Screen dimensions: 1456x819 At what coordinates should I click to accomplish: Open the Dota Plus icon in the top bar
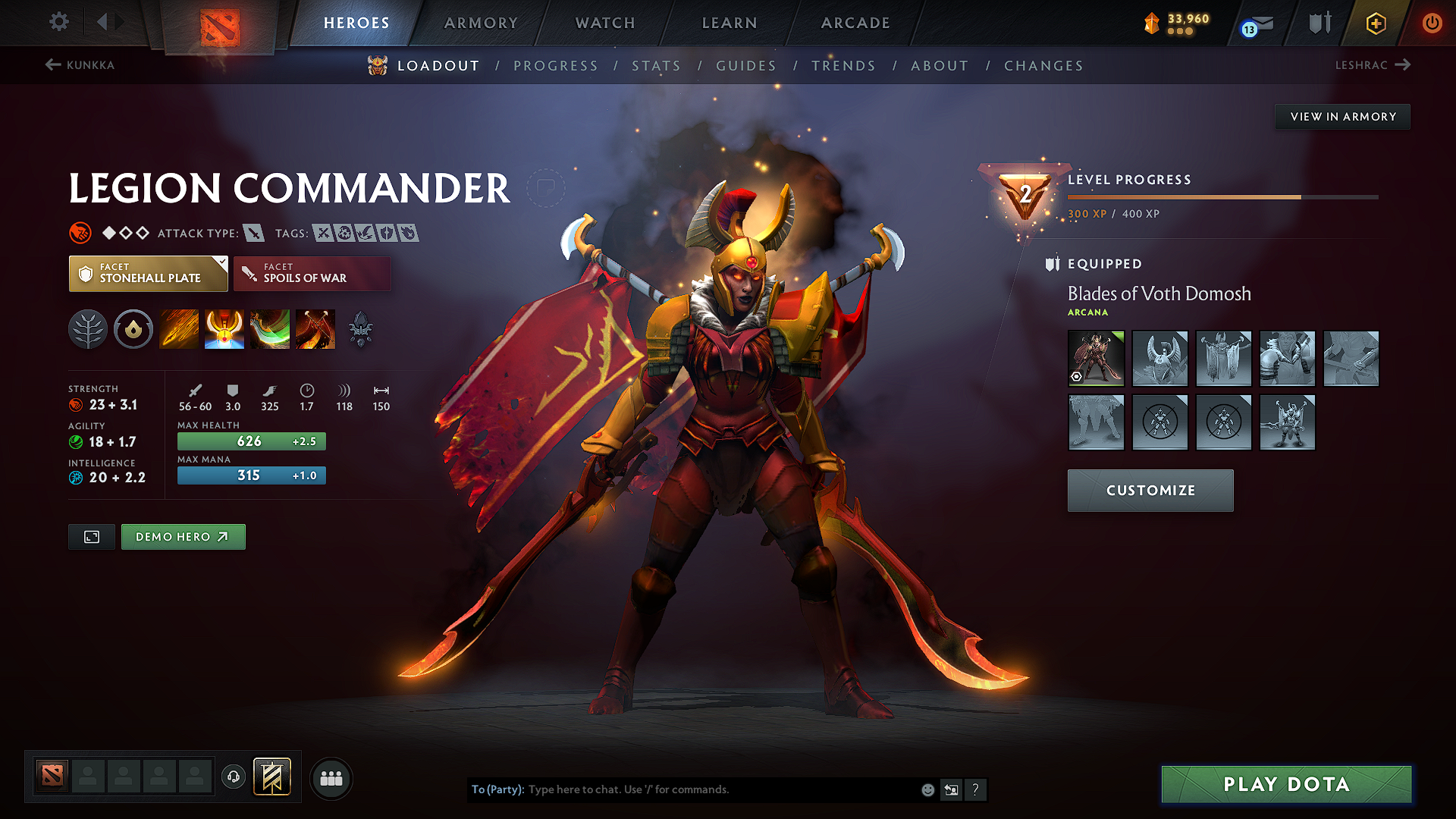pyautogui.click(x=1375, y=23)
